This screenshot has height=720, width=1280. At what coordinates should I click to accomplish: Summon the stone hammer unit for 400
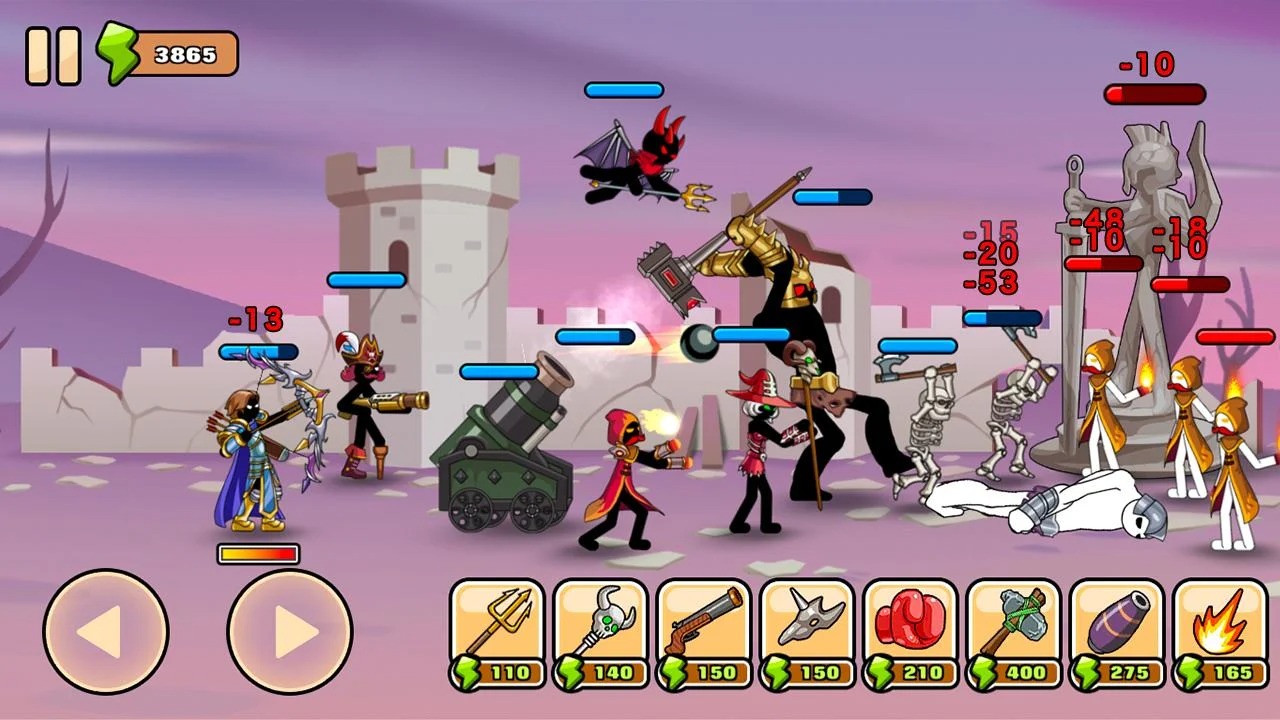(x=1014, y=634)
